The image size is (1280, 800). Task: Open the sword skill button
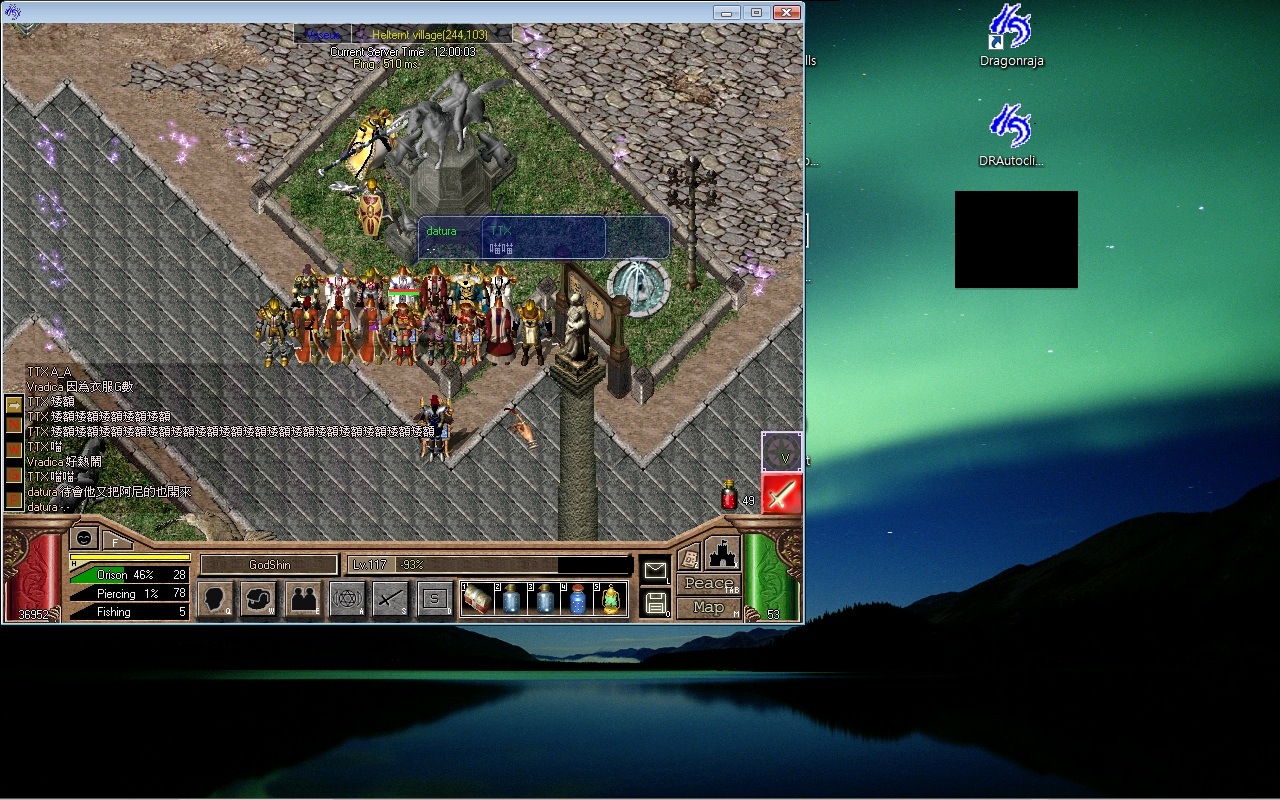391,599
